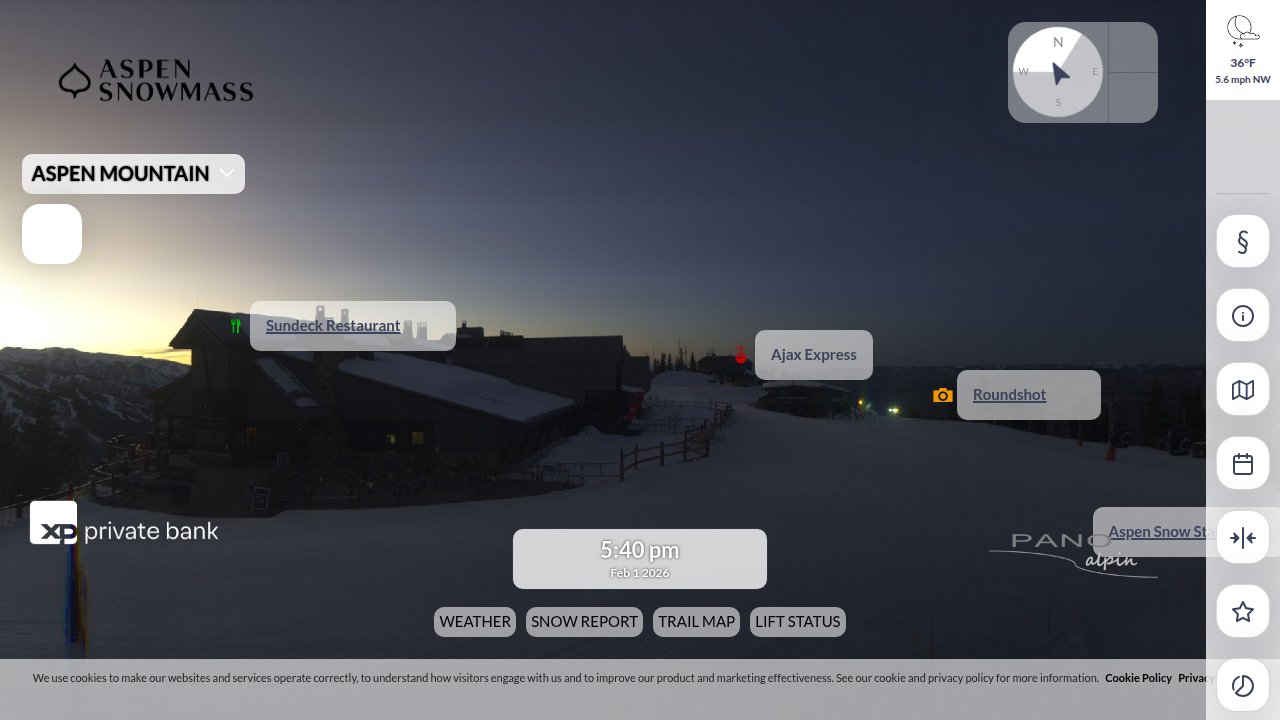Image resolution: width=1280 pixels, height=720 pixels.
Task: Click the section/legal § icon in sidebar
Action: pos(1243,241)
